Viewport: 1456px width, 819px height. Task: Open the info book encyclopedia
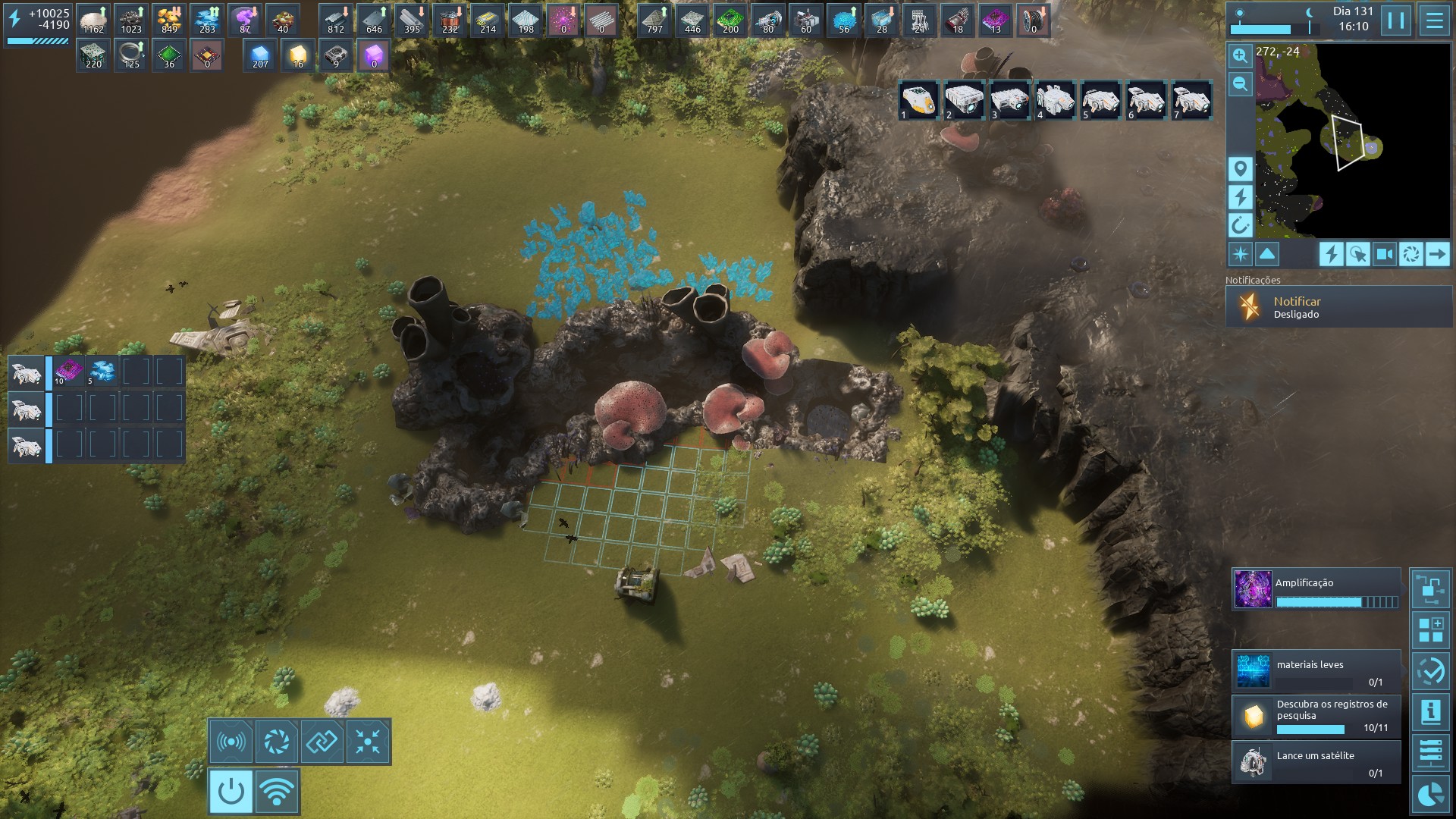pyautogui.click(x=1431, y=713)
